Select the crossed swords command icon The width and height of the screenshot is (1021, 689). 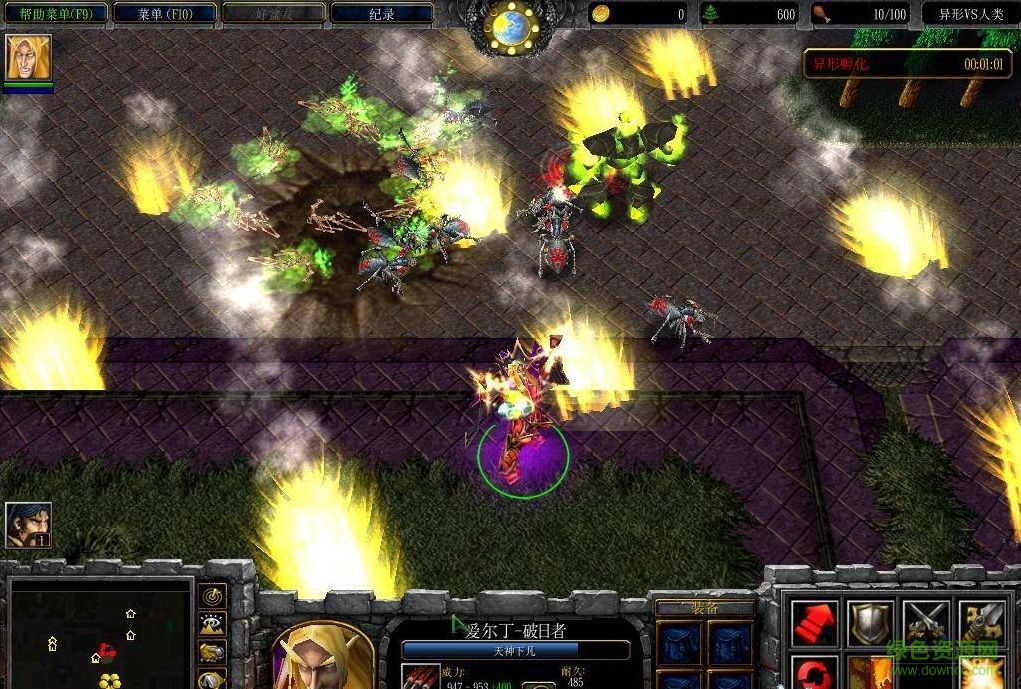click(x=925, y=623)
